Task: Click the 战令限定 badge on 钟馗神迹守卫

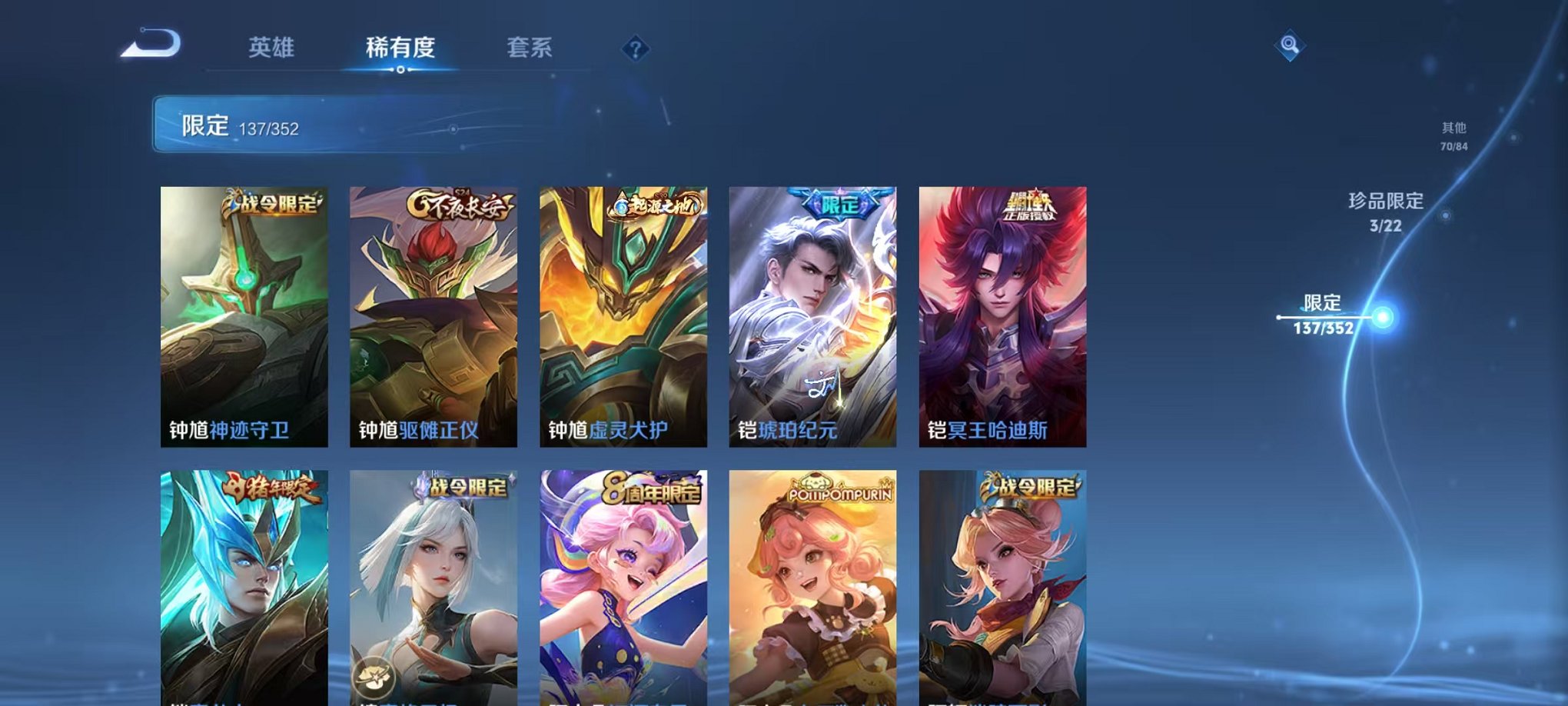Action: [x=273, y=201]
